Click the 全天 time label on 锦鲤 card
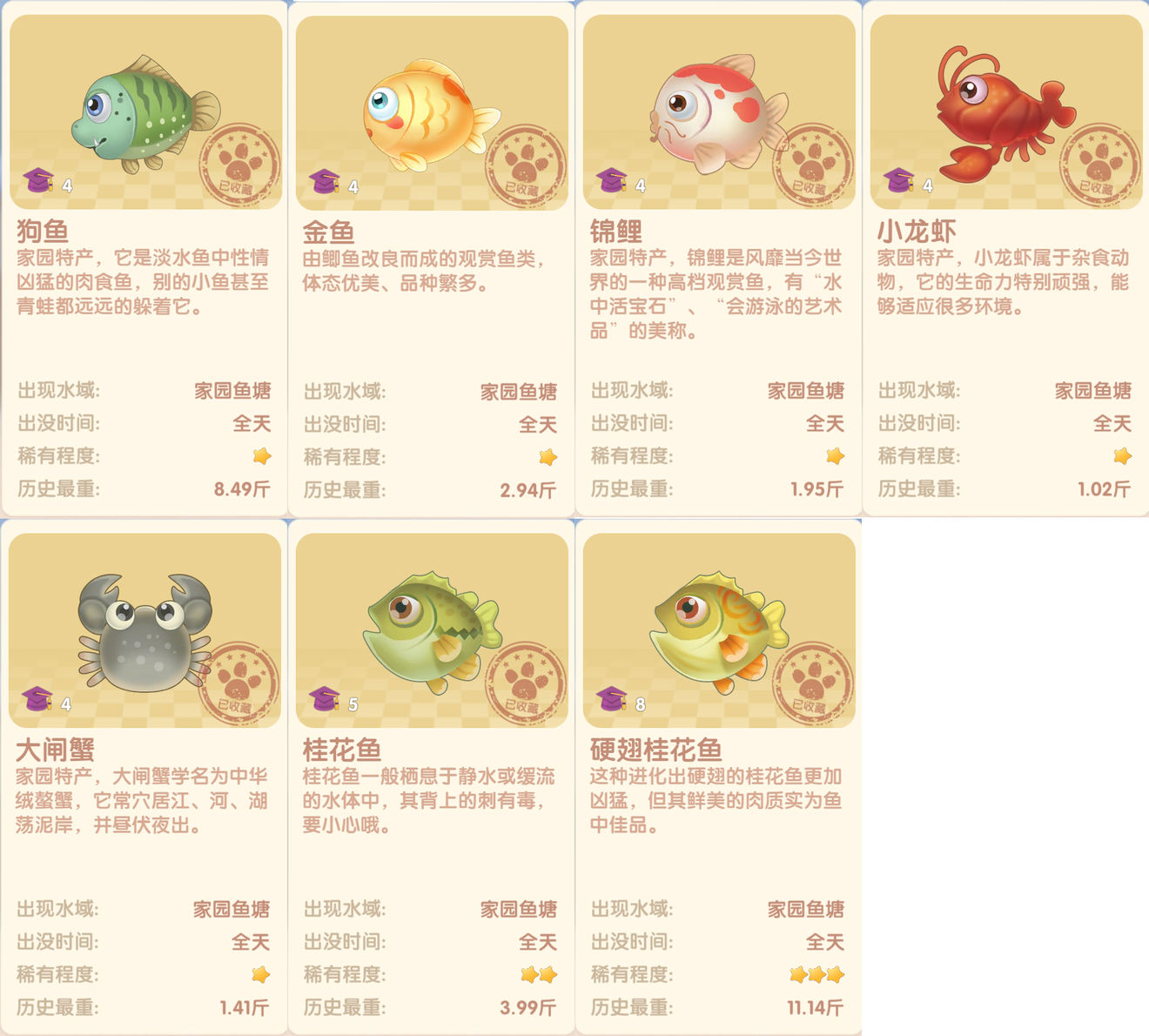This screenshot has width=1149, height=1036. tap(823, 424)
